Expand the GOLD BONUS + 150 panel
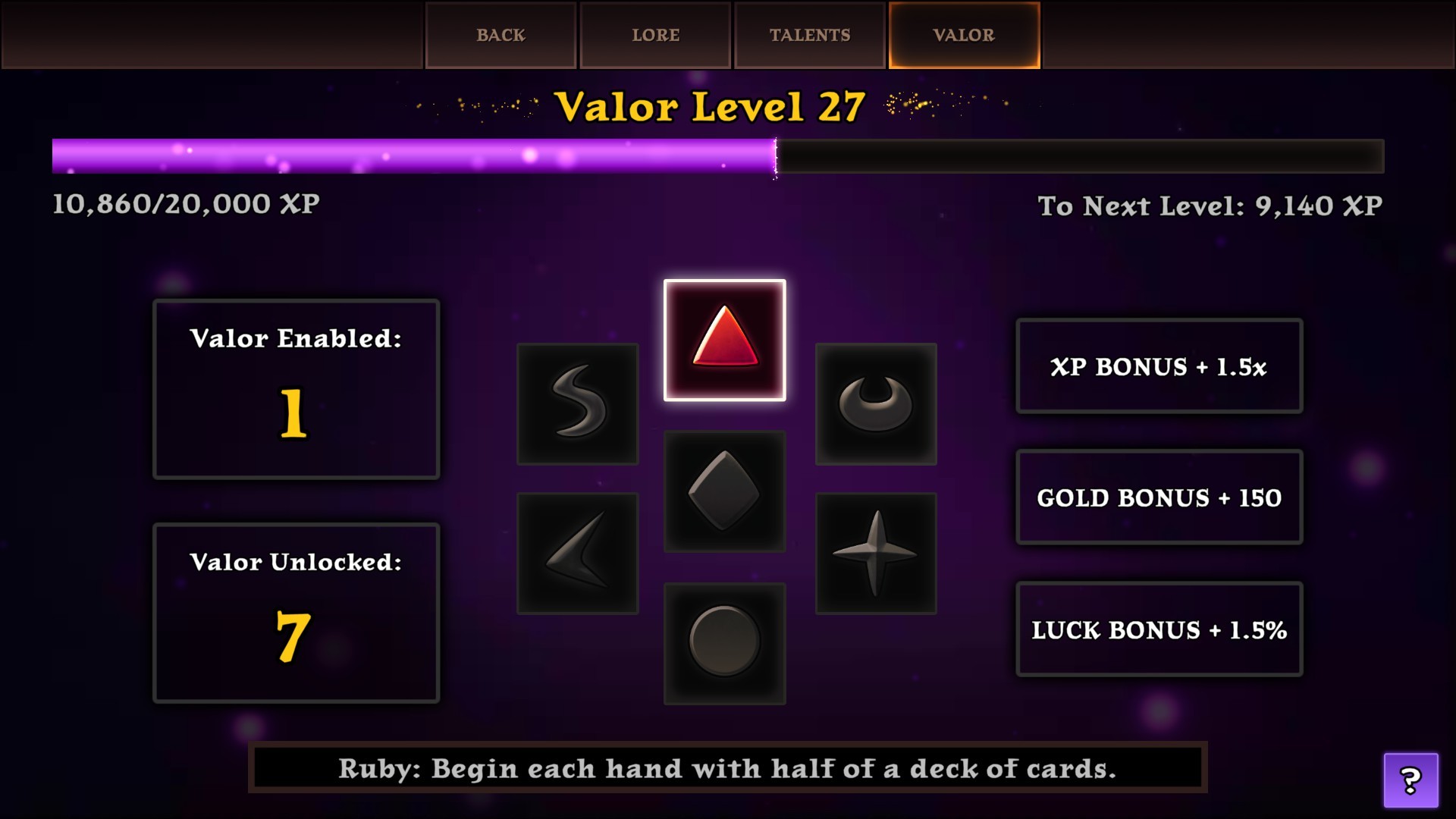 [x=1159, y=498]
